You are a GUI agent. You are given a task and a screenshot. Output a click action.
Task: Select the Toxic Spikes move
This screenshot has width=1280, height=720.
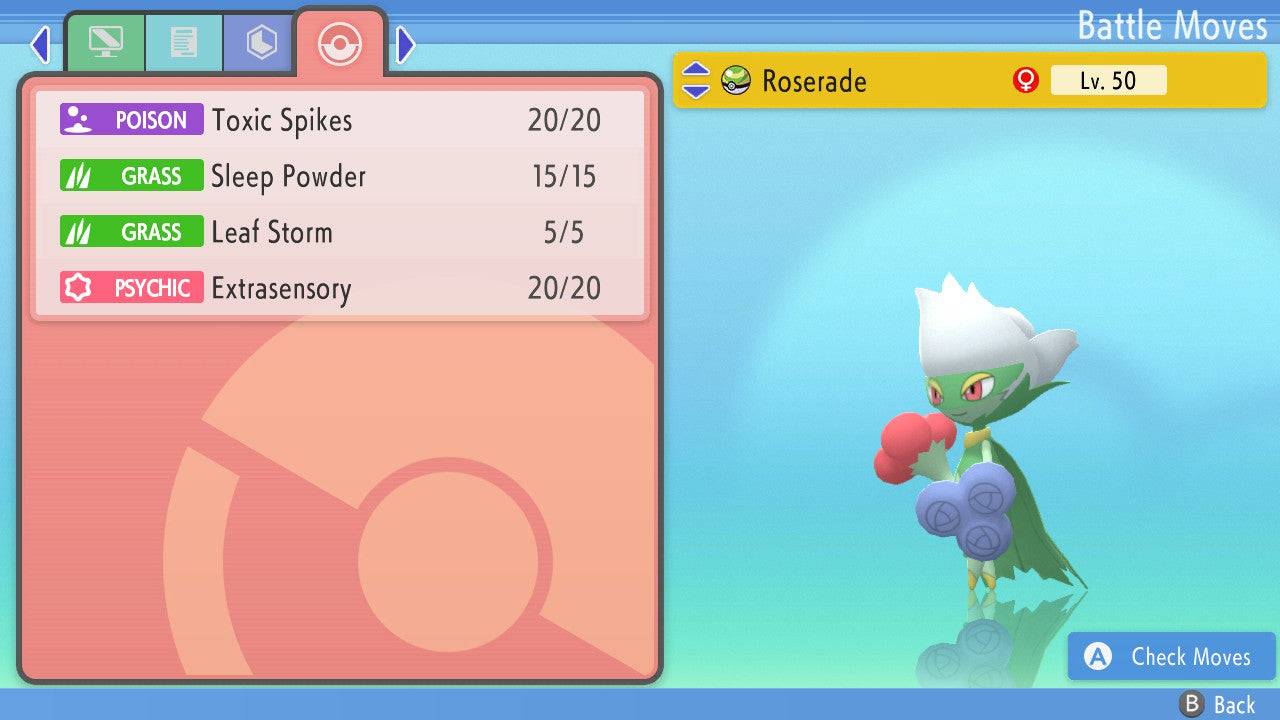[340, 121]
